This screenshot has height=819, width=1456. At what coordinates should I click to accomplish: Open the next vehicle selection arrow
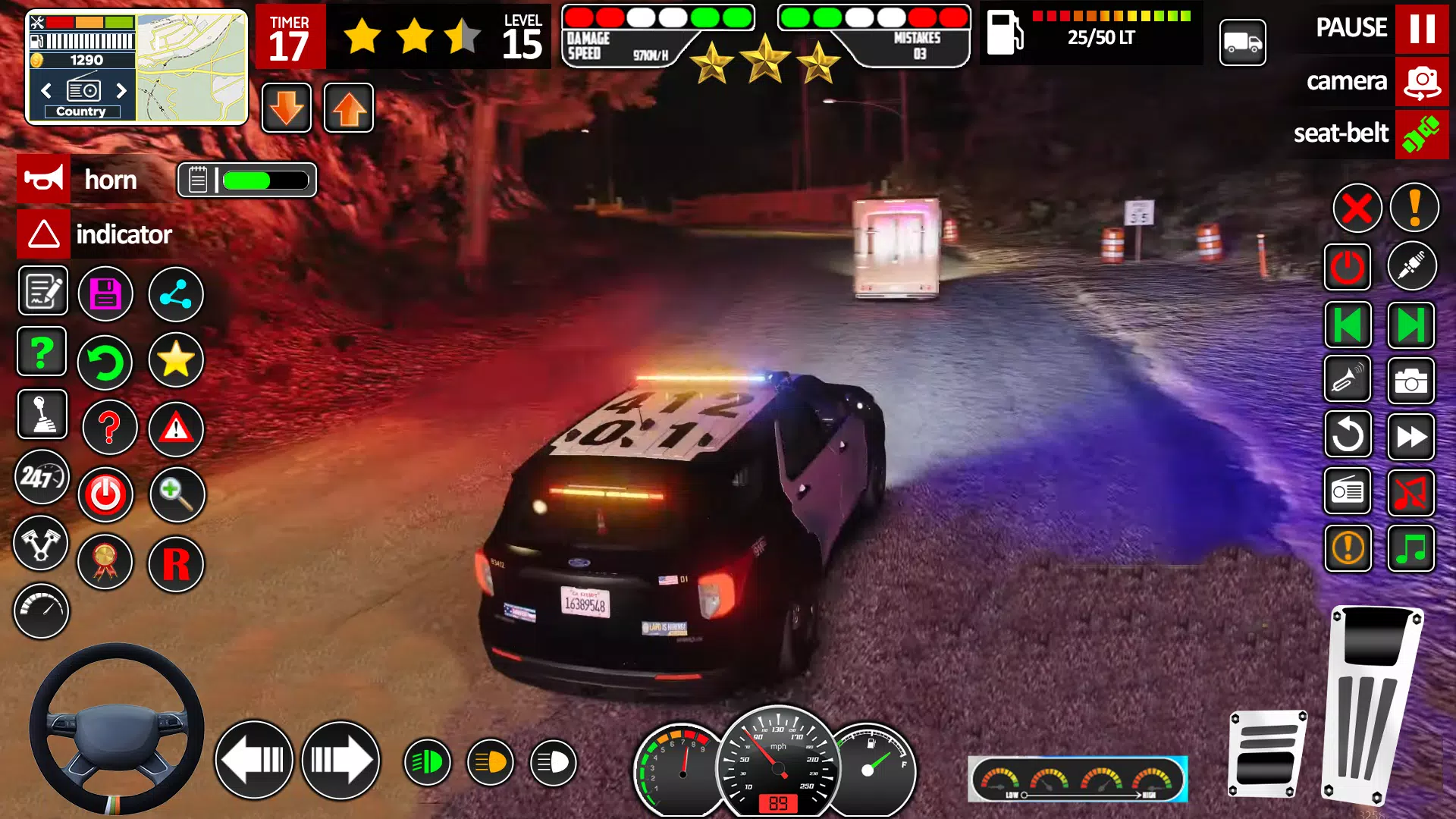pos(1412,325)
